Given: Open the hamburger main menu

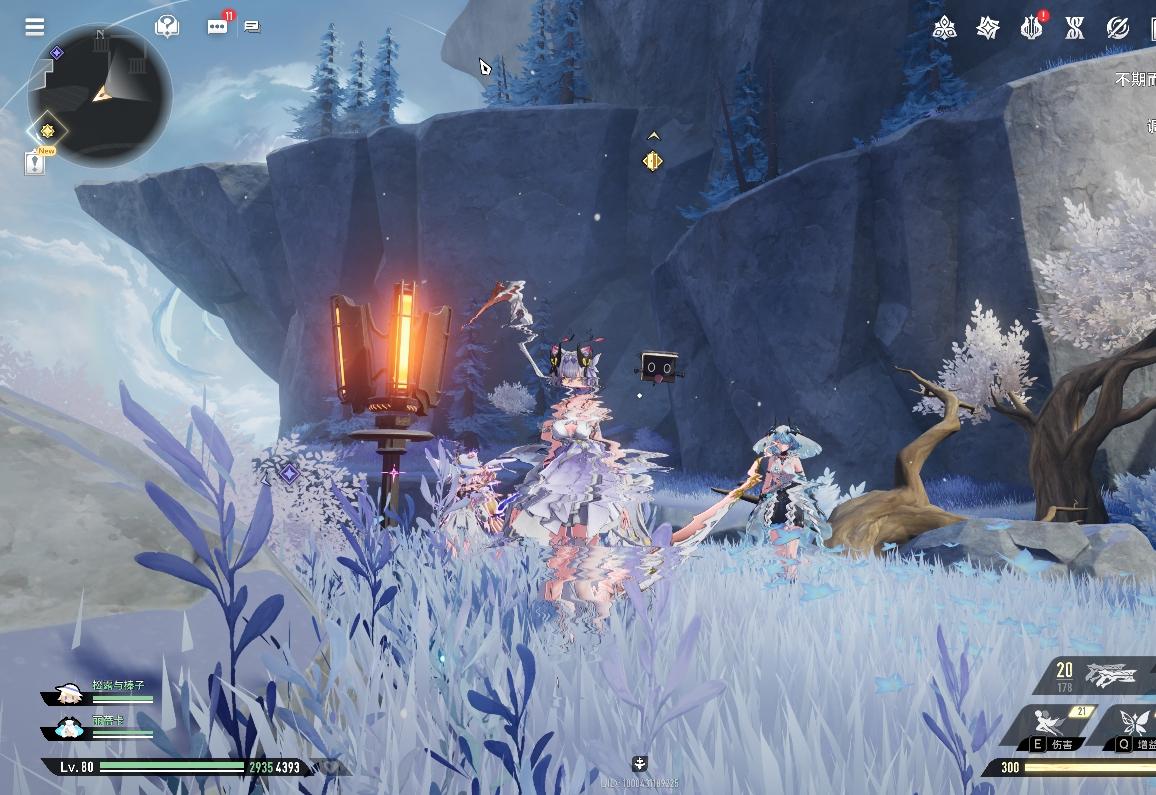Looking at the screenshot, I should click(x=35, y=27).
